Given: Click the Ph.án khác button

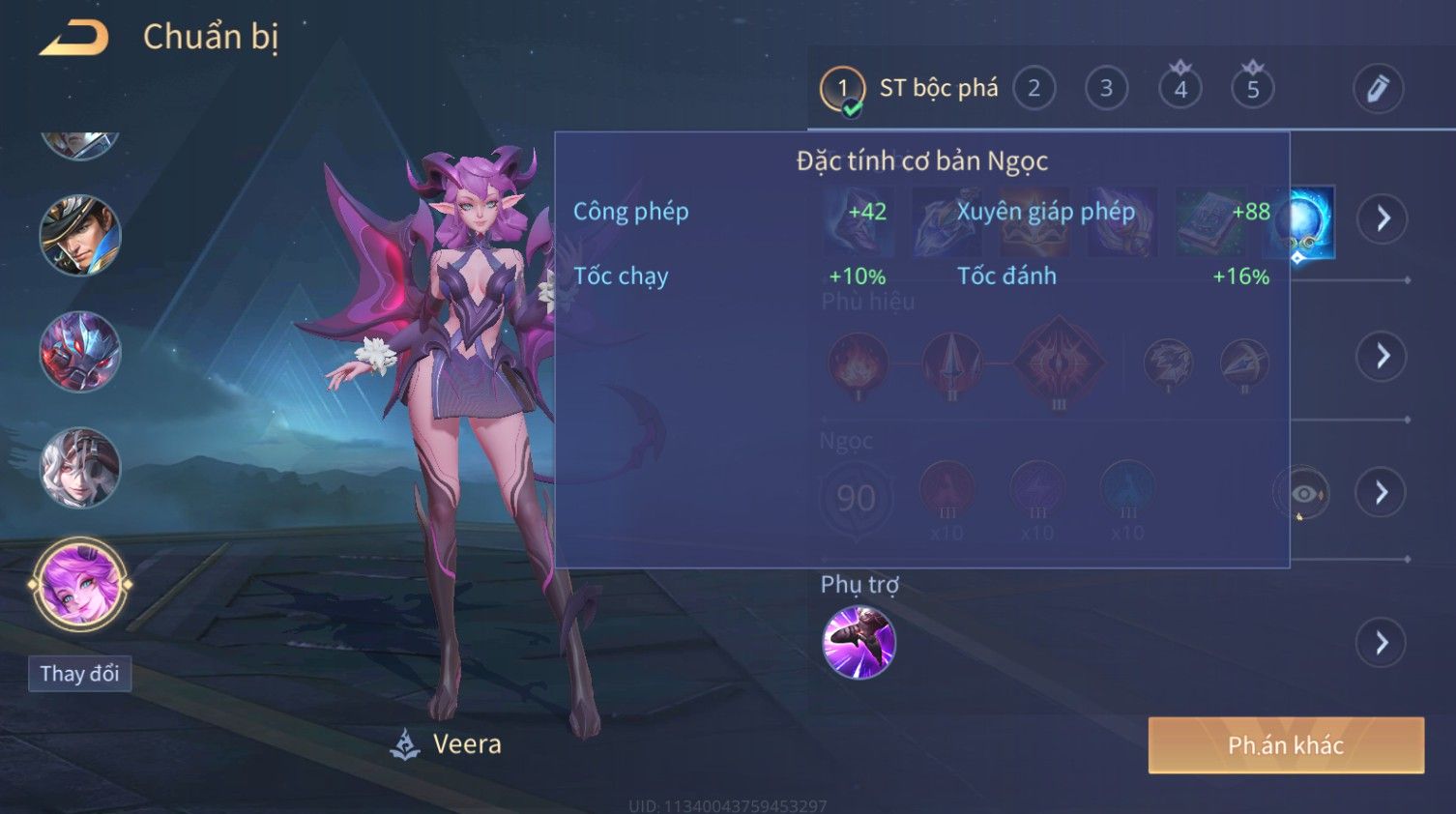Looking at the screenshot, I should coord(1285,745).
